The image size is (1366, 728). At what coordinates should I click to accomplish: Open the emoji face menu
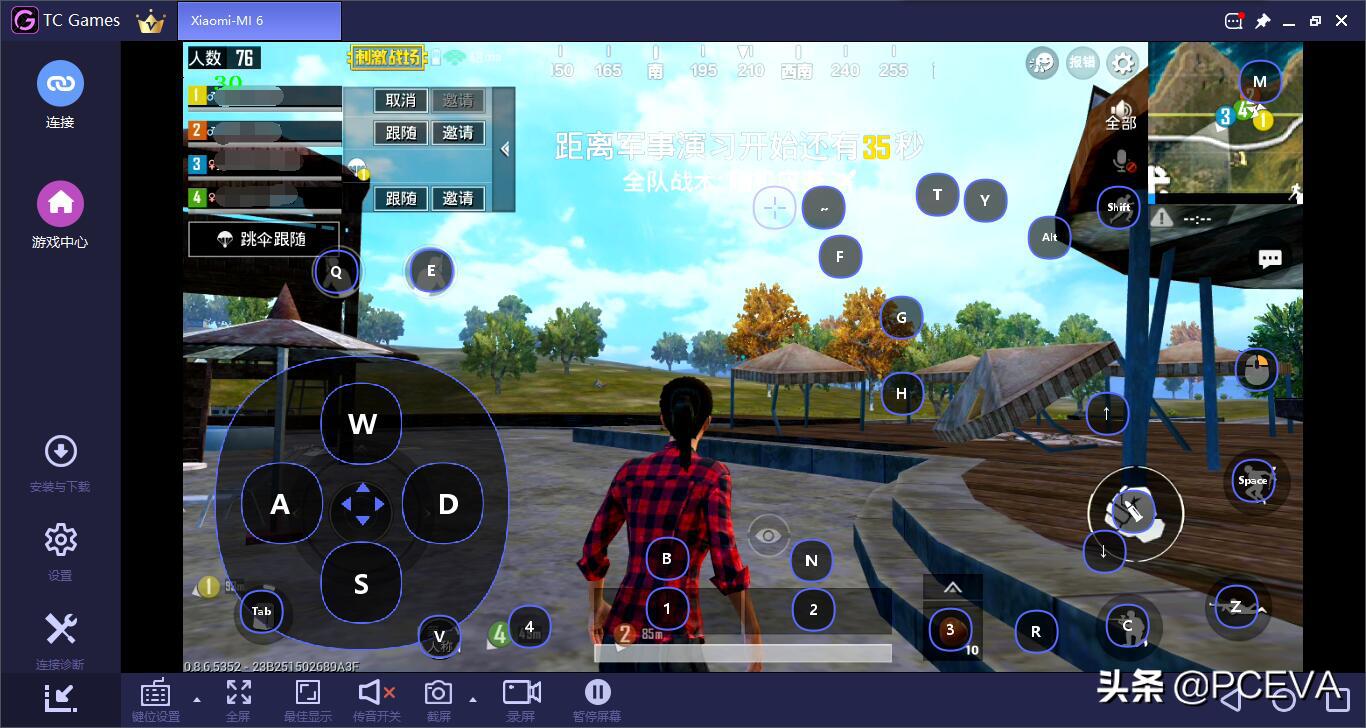(x=1041, y=63)
